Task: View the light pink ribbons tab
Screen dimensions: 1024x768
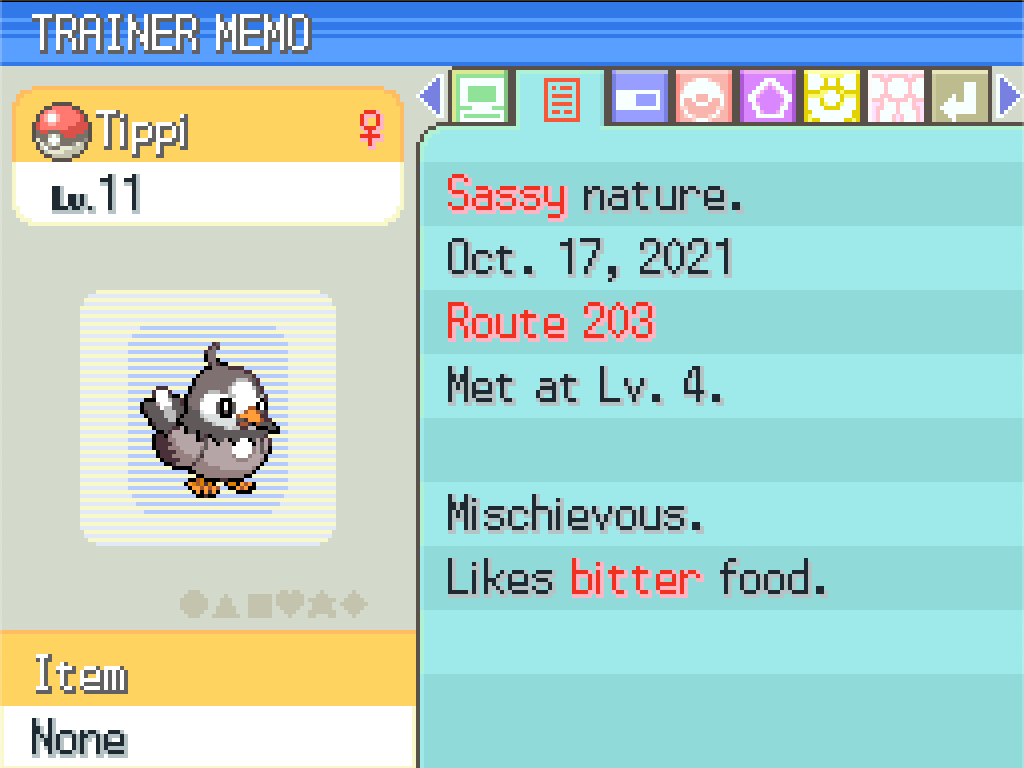Action: pos(896,97)
